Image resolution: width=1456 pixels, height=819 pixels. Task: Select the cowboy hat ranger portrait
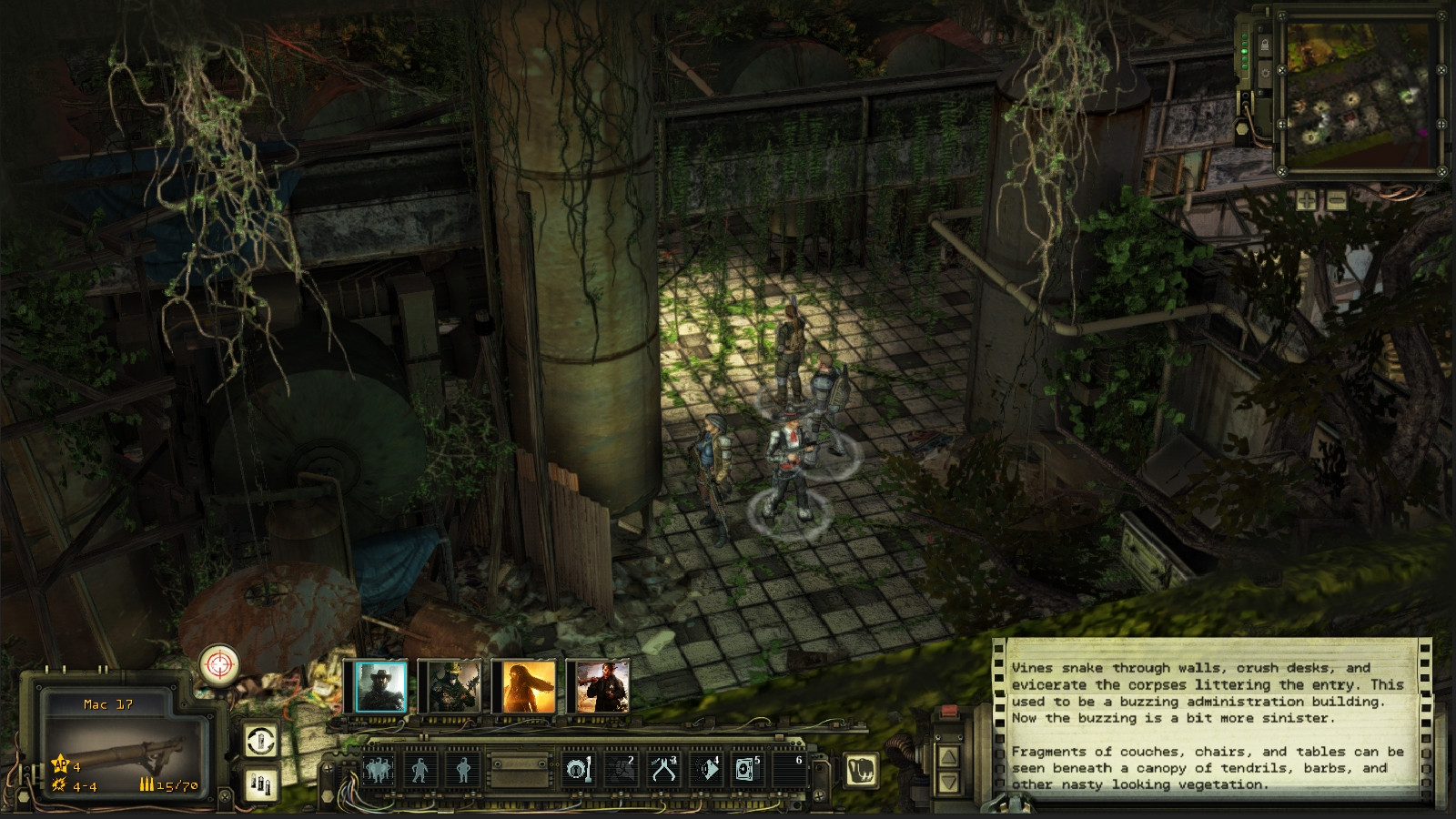coord(380,687)
